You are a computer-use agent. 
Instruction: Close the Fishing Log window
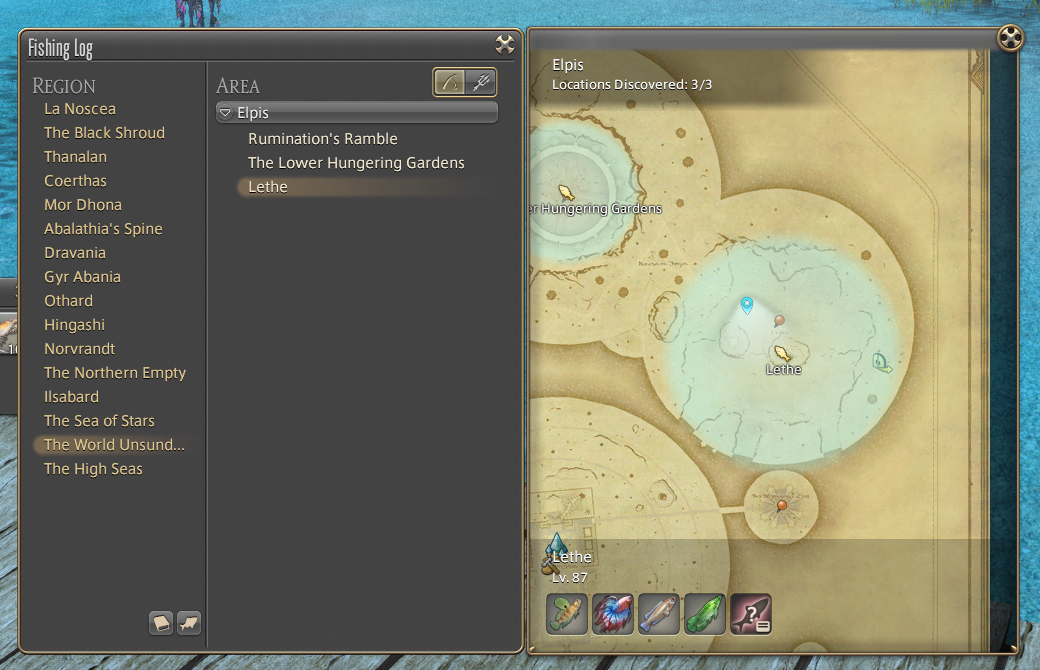[504, 44]
